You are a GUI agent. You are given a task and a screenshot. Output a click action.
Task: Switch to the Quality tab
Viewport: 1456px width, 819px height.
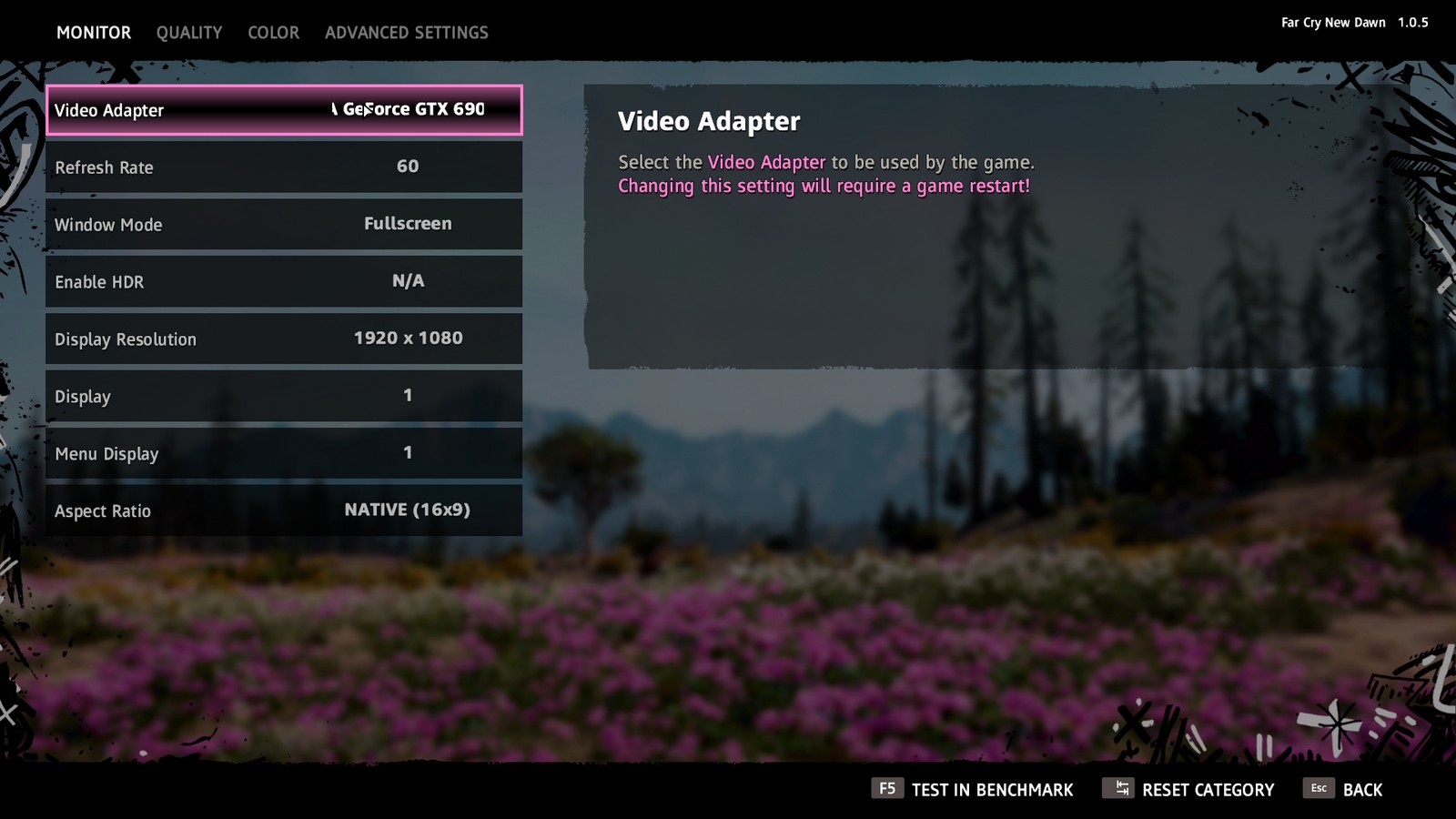[188, 33]
